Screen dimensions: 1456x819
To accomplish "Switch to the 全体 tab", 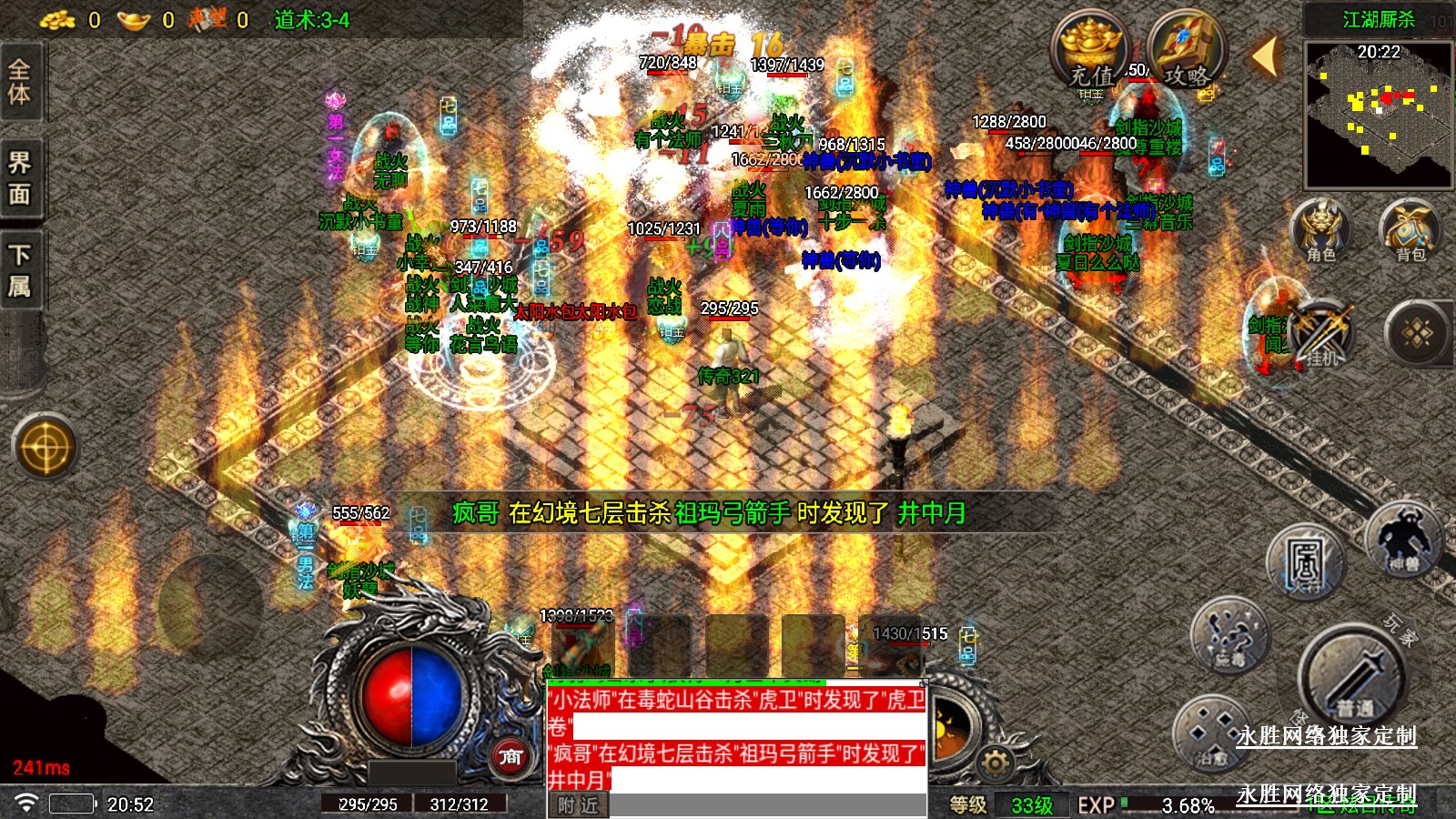I will tap(20, 82).
